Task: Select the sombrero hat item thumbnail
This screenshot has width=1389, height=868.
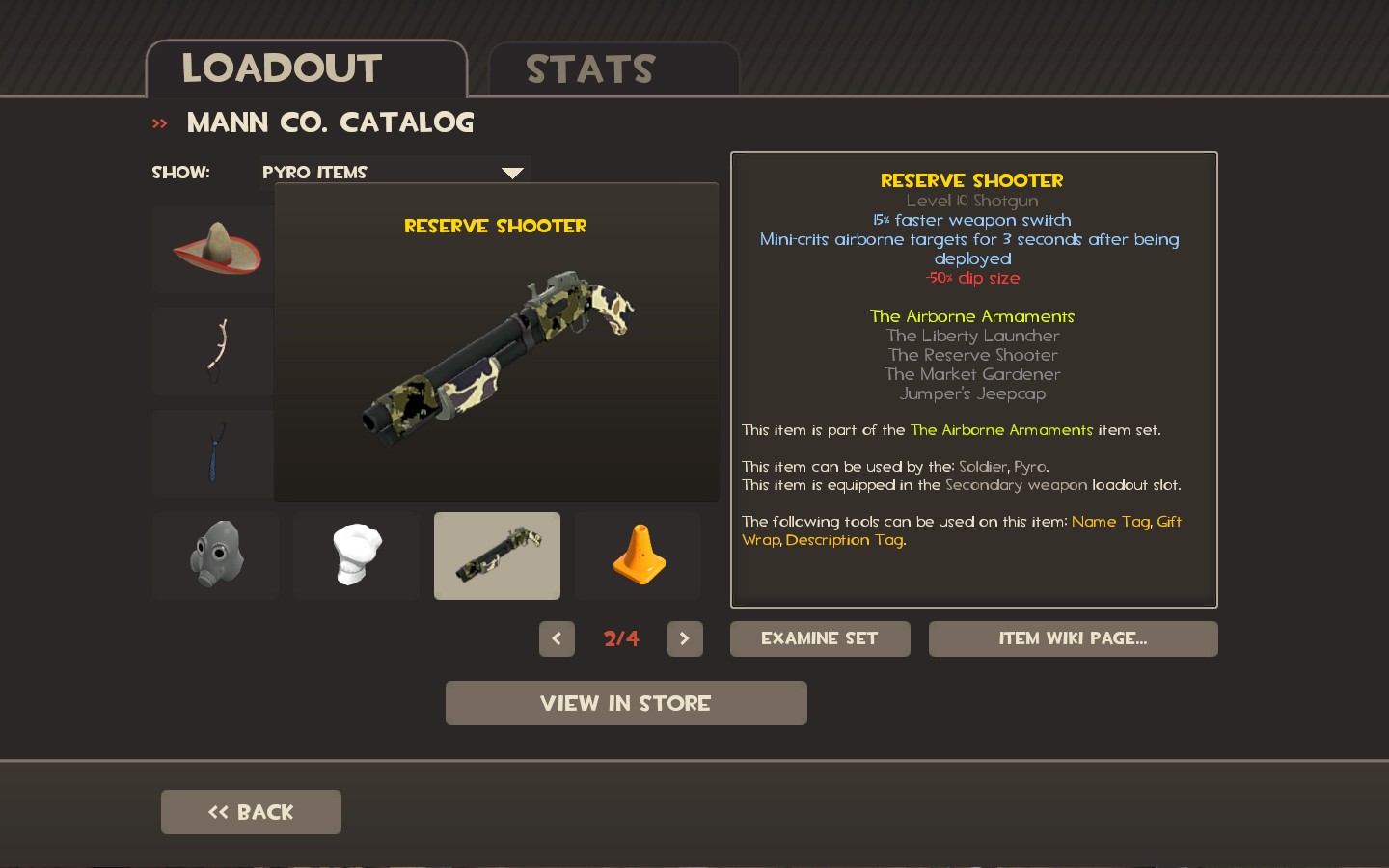Action: (x=214, y=250)
